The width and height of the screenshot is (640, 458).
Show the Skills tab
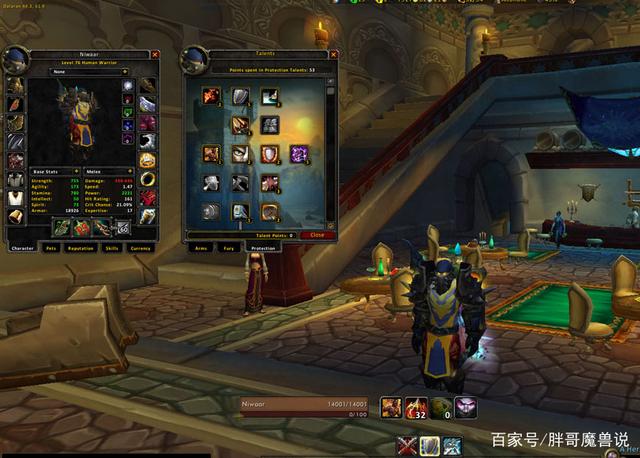(112, 247)
